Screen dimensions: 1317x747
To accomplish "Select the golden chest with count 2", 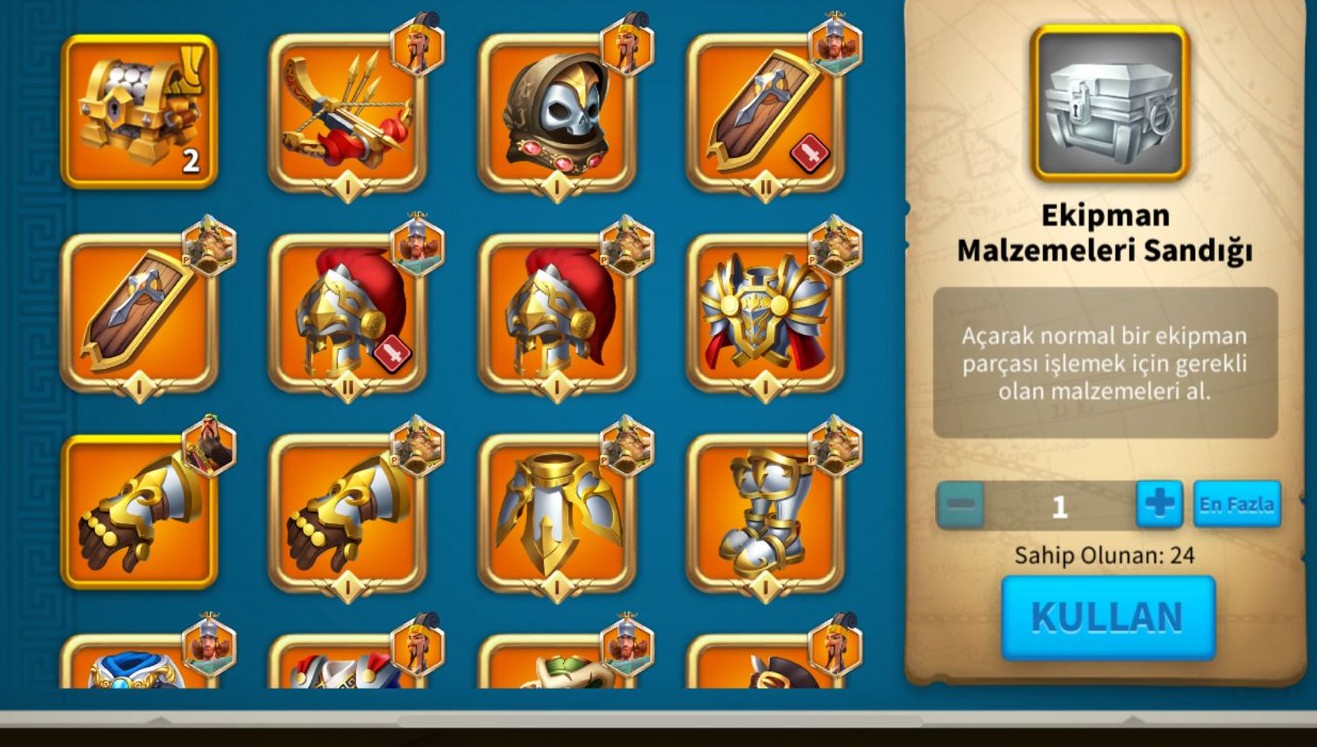I will coord(139,111).
